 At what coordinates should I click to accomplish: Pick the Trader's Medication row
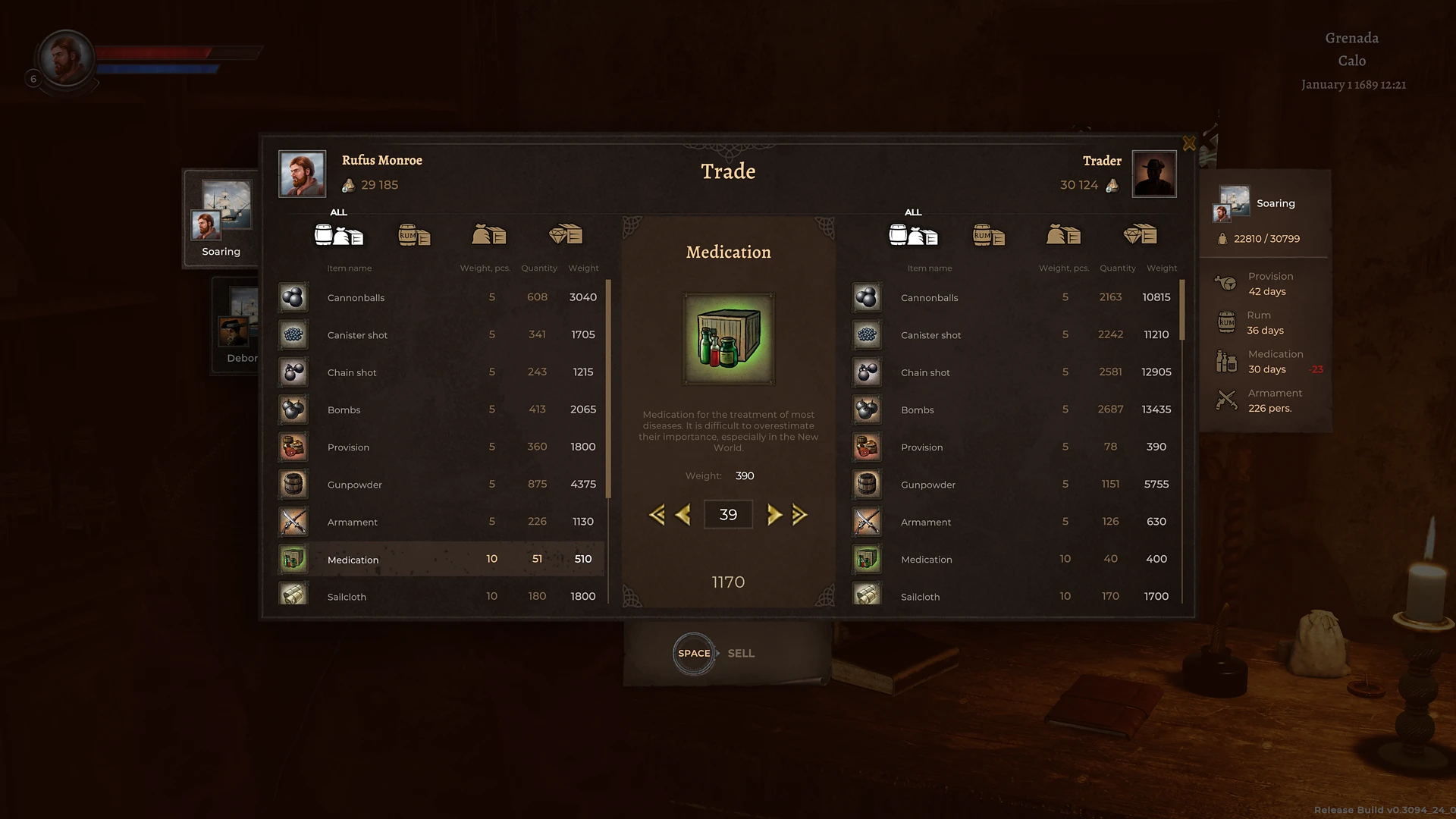(1015, 559)
